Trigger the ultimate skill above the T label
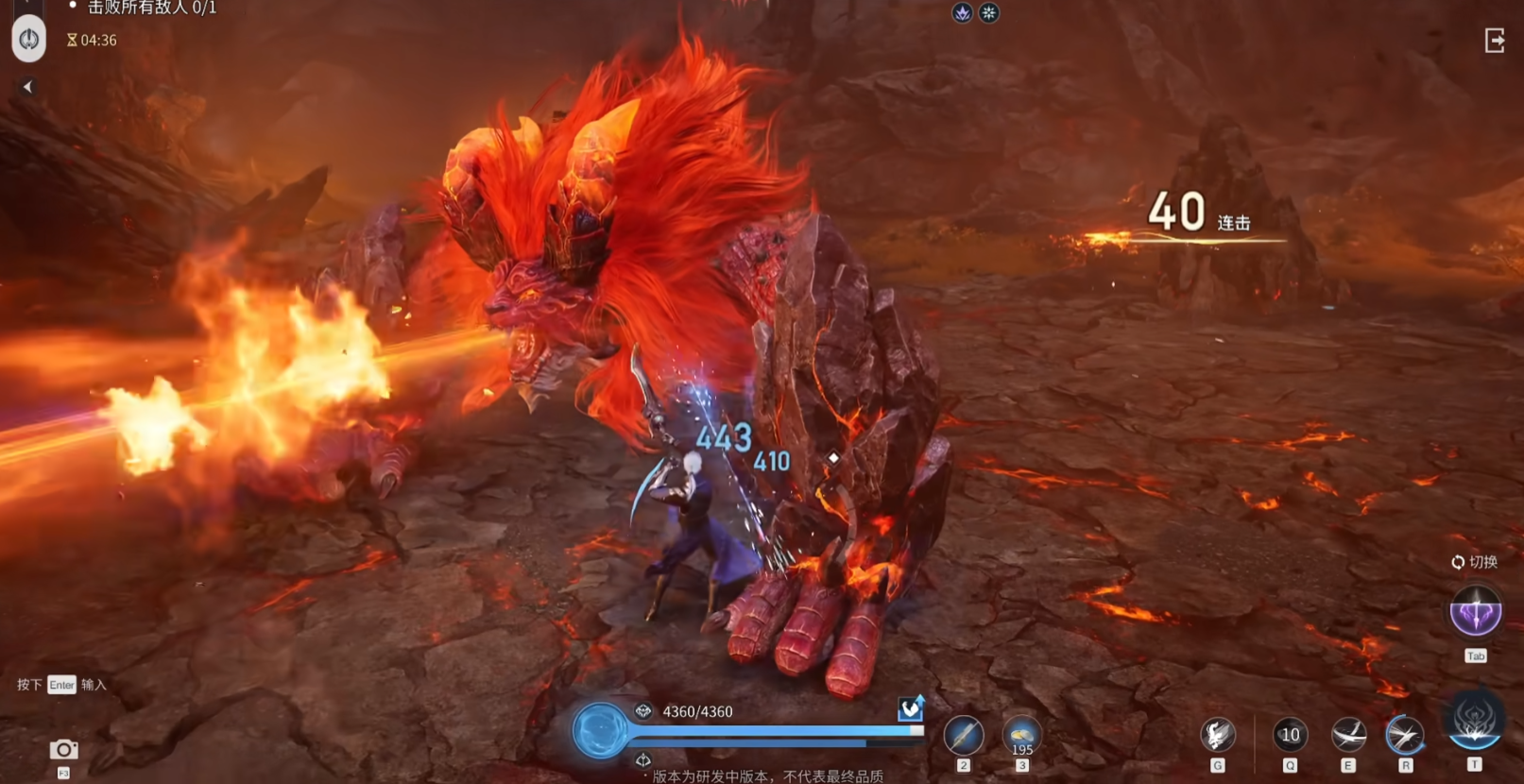Image resolution: width=1524 pixels, height=784 pixels. (1474, 722)
